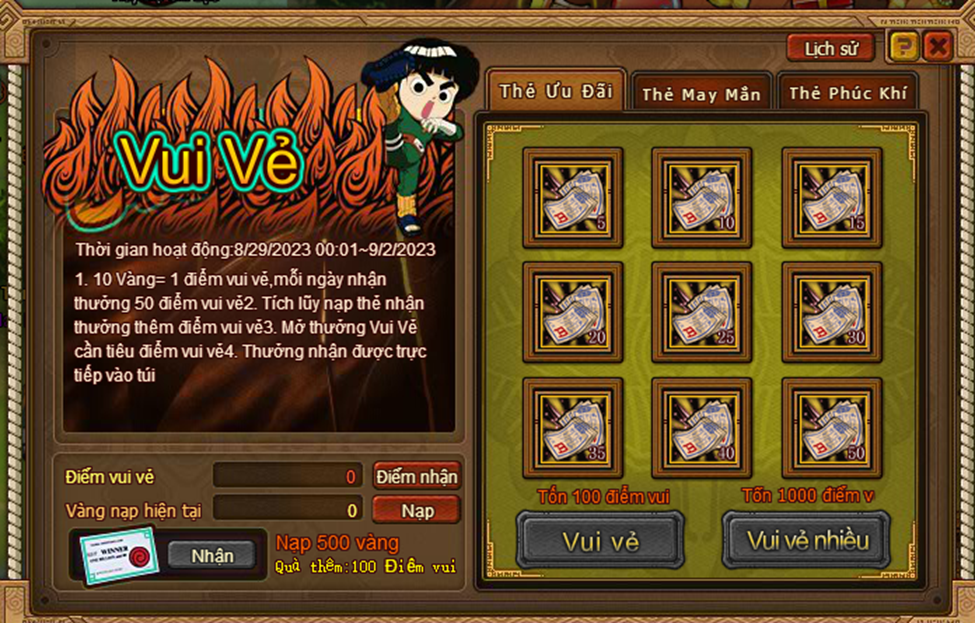
Task: Close the Vui Vẻ event window
Action: (x=937, y=46)
